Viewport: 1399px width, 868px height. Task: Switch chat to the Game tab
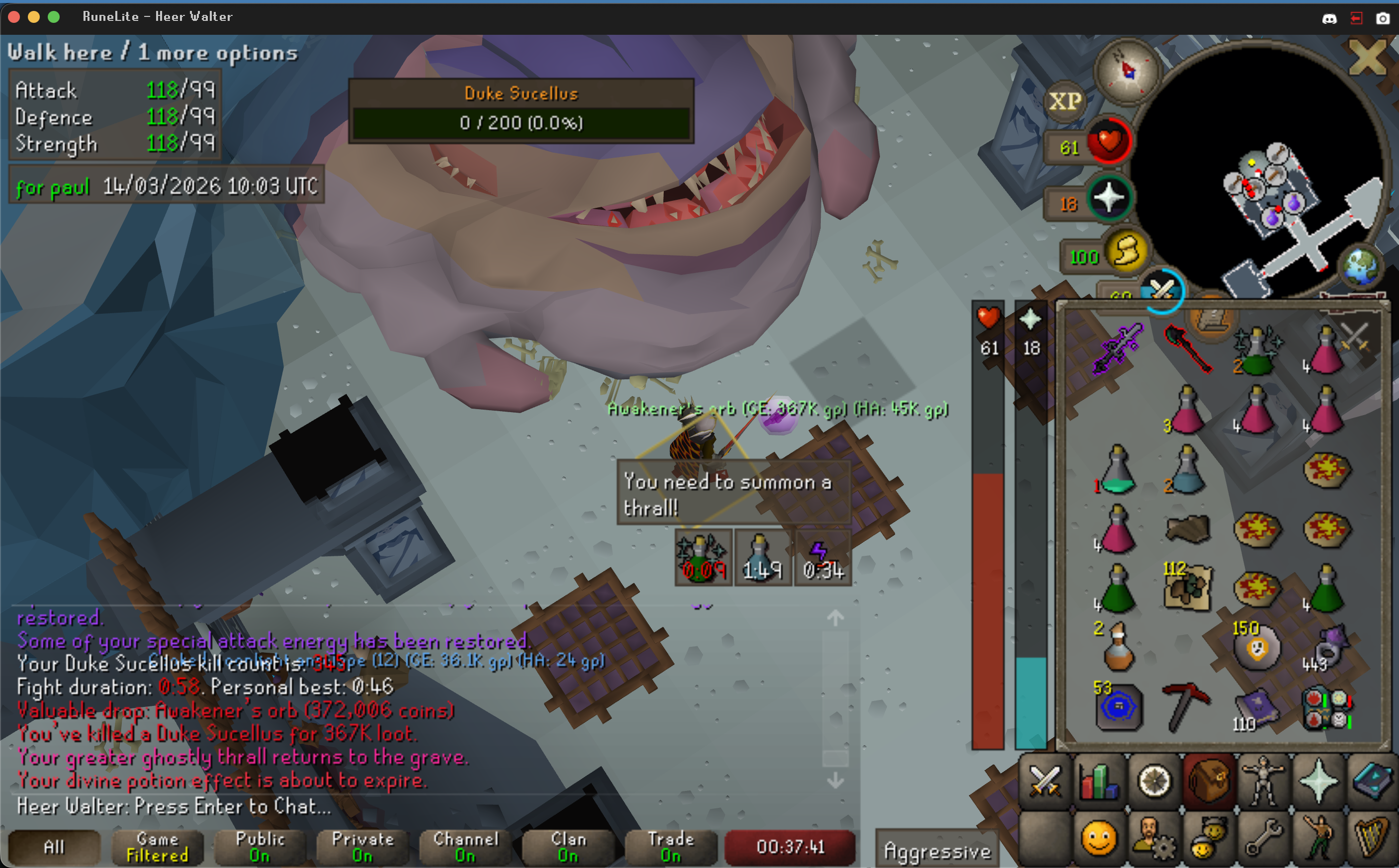157,847
